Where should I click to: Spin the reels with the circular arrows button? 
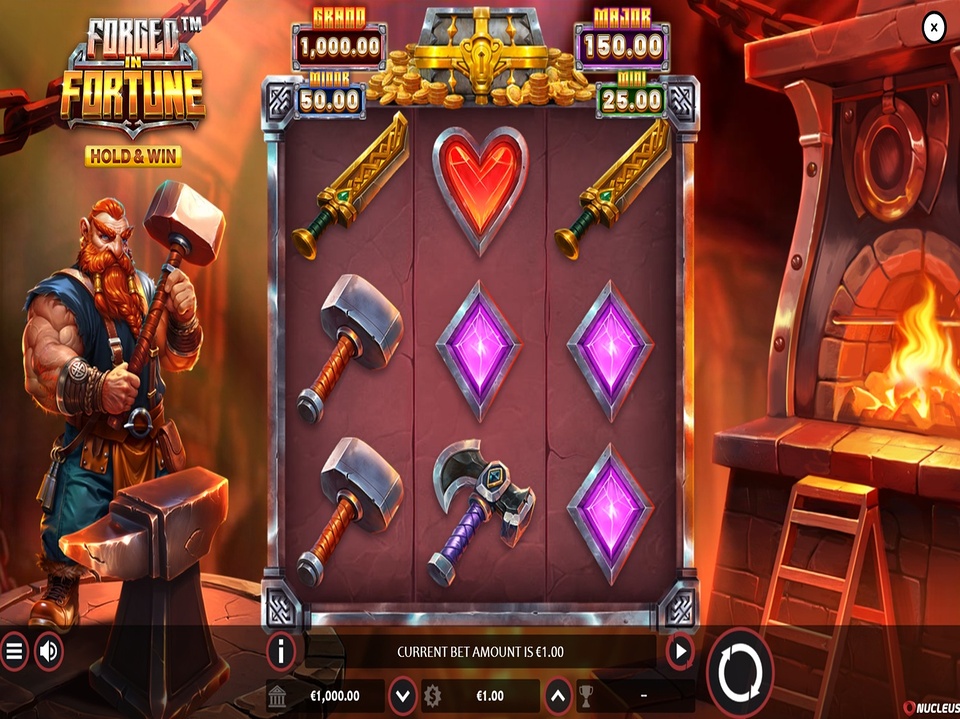pyautogui.click(x=741, y=668)
